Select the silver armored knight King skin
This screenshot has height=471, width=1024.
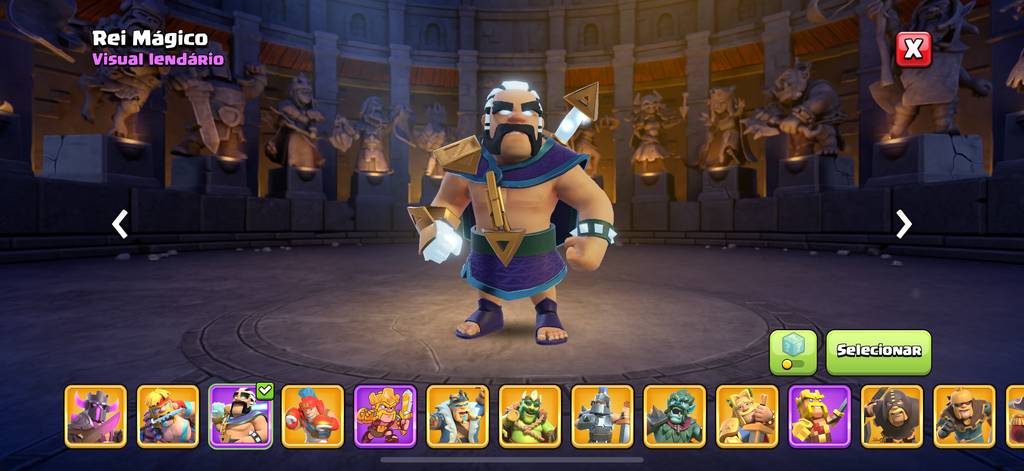pyautogui.click(x=602, y=415)
